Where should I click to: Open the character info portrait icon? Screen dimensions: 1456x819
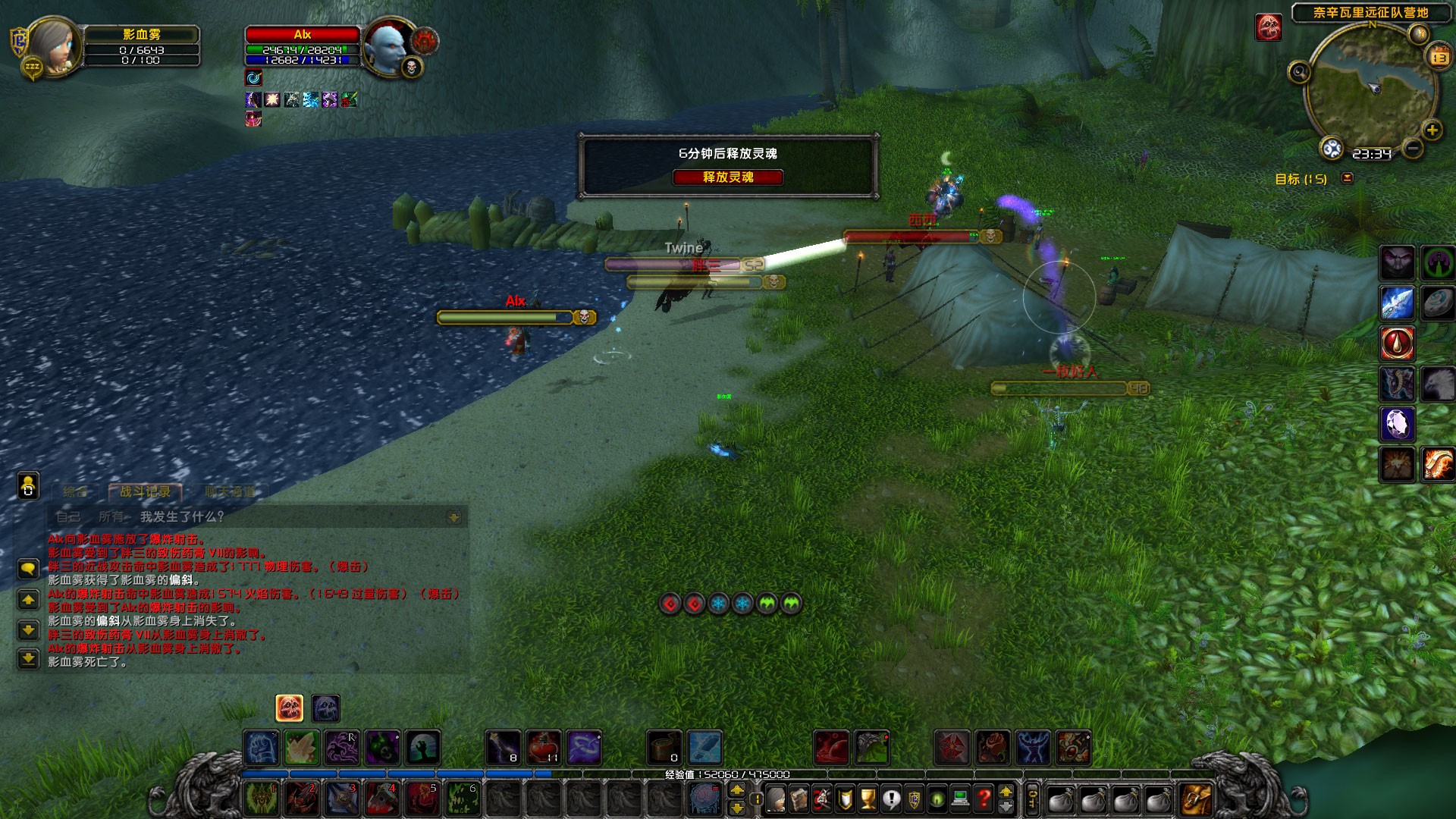click(776, 799)
